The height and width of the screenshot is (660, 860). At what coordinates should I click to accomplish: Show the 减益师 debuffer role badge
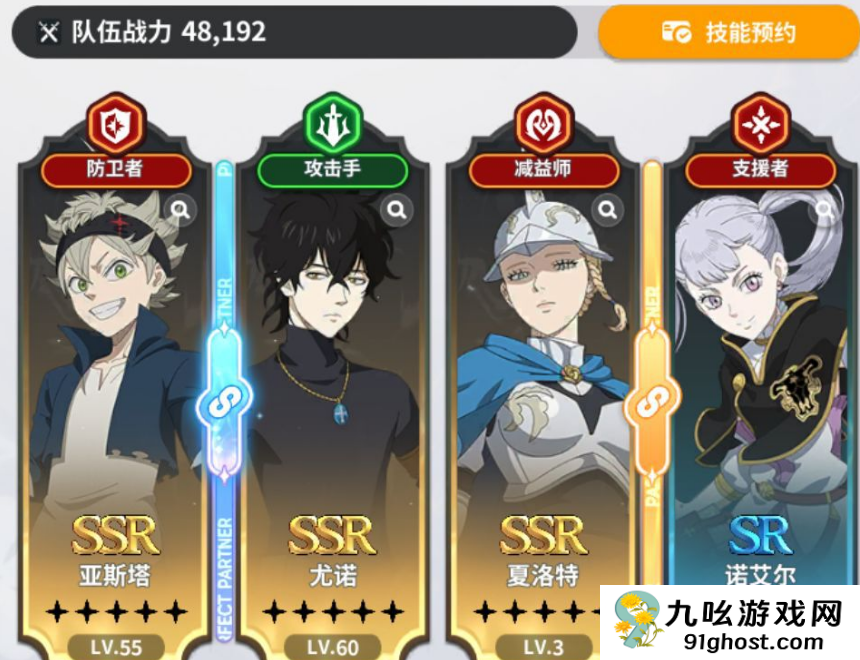point(546,168)
